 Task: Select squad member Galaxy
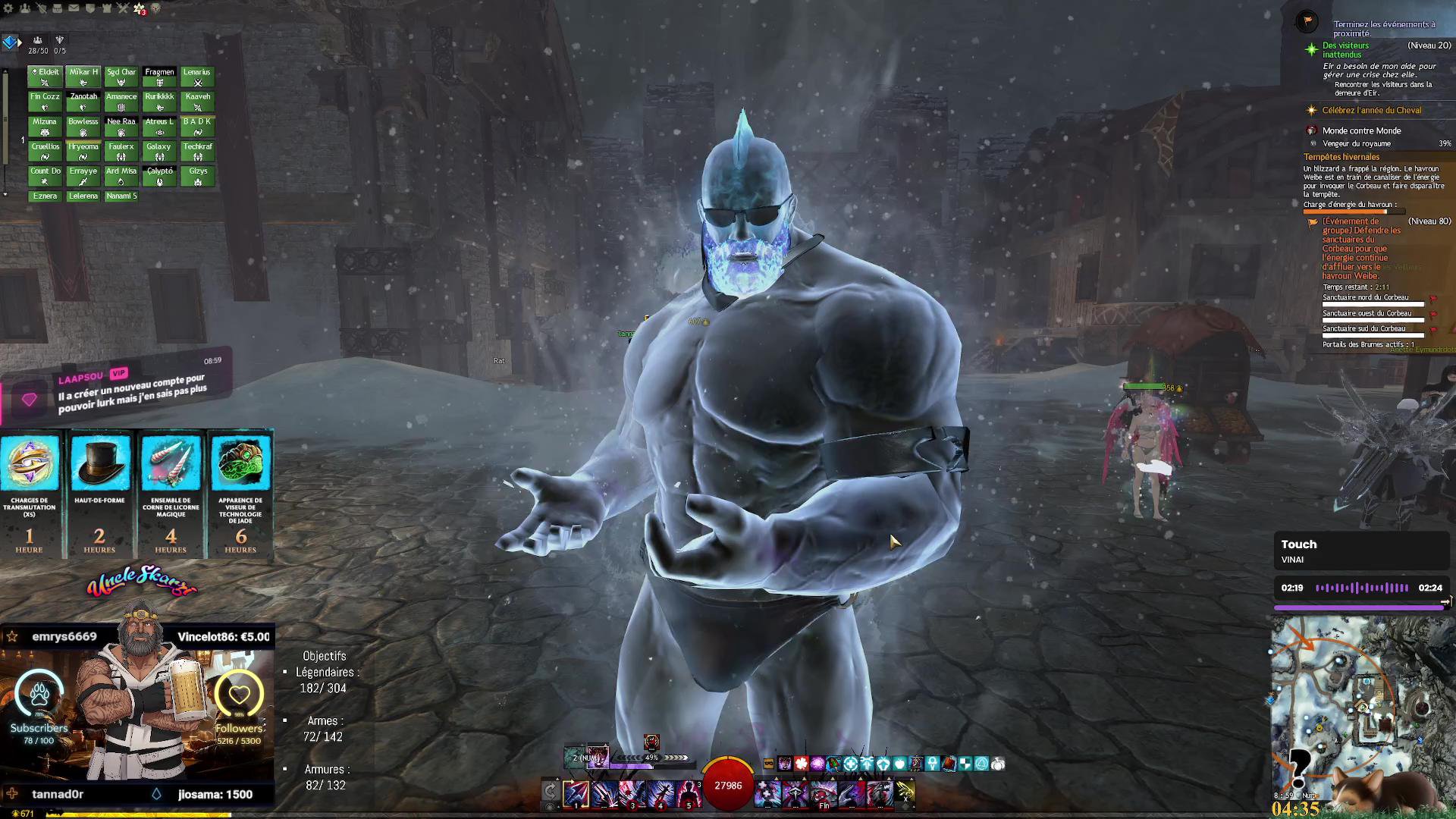tap(159, 151)
